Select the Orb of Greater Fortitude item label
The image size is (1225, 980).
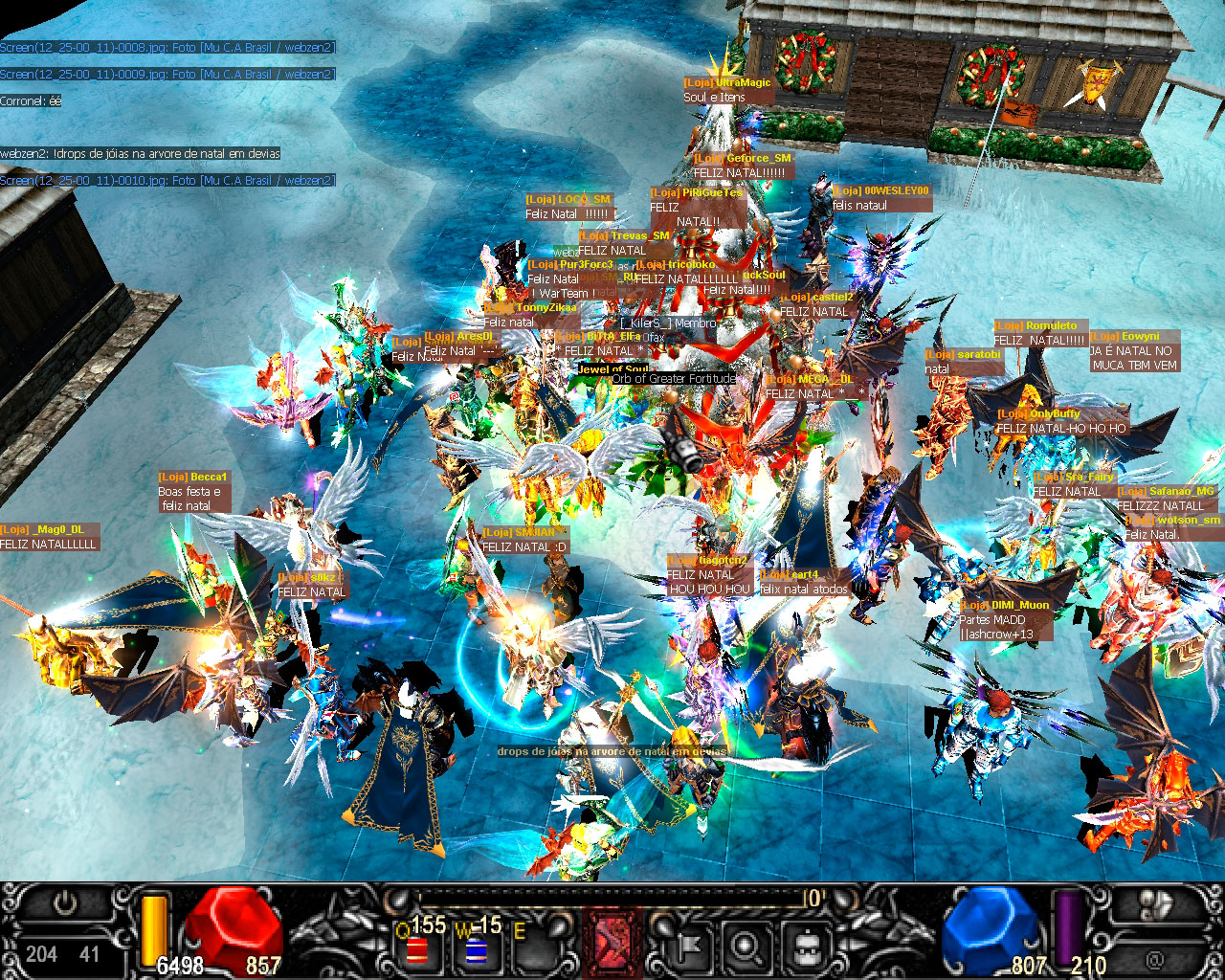tap(674, 379)
